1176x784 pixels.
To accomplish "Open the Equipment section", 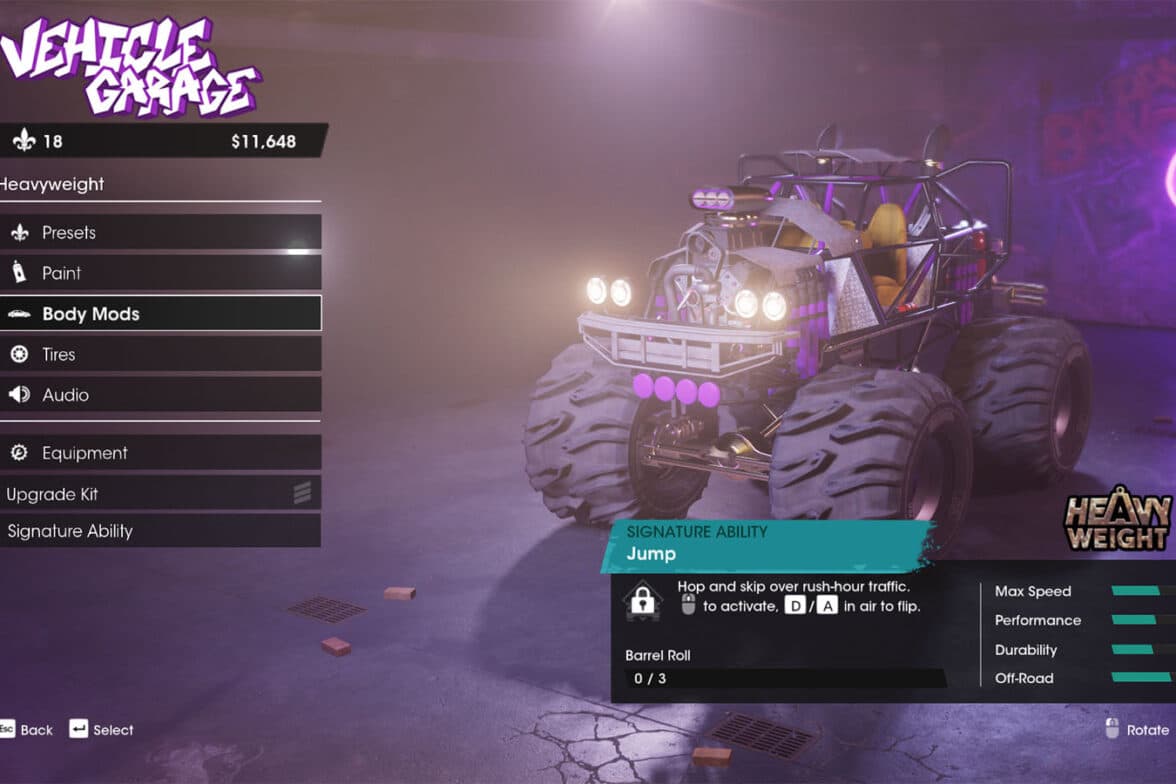I will coord(160,453).
